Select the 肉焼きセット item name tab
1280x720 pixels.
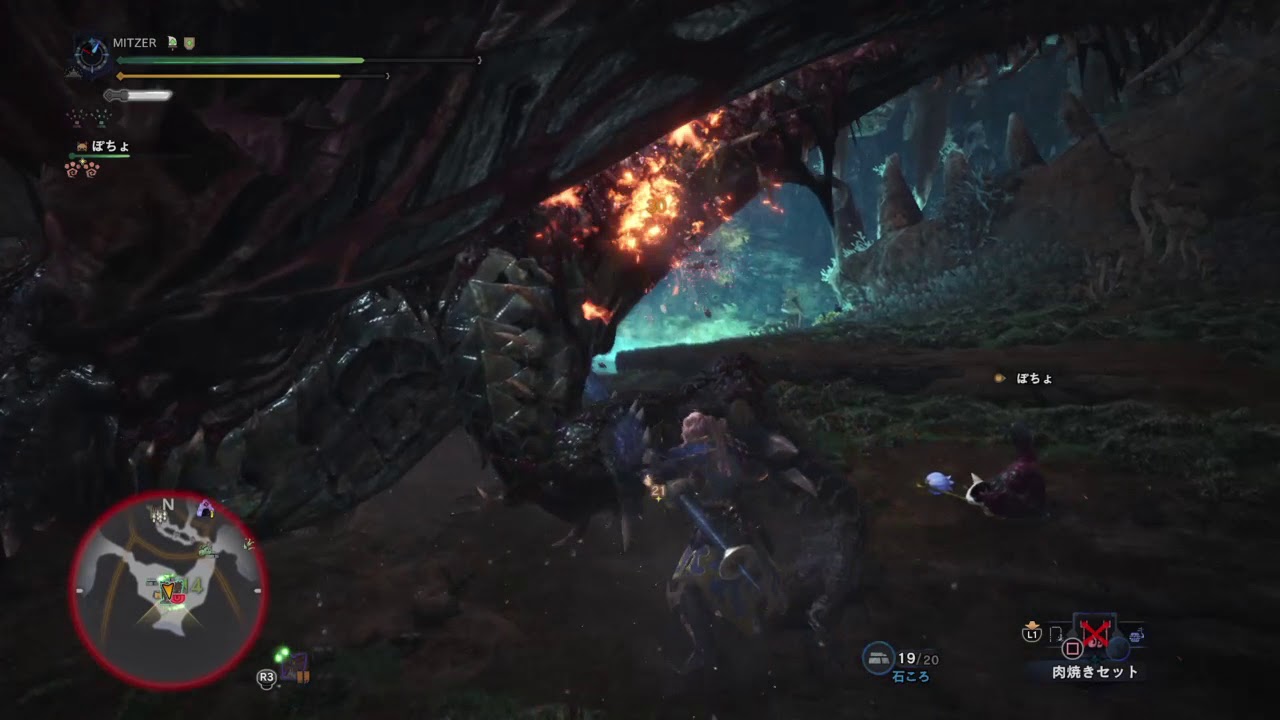(1094, 670)
